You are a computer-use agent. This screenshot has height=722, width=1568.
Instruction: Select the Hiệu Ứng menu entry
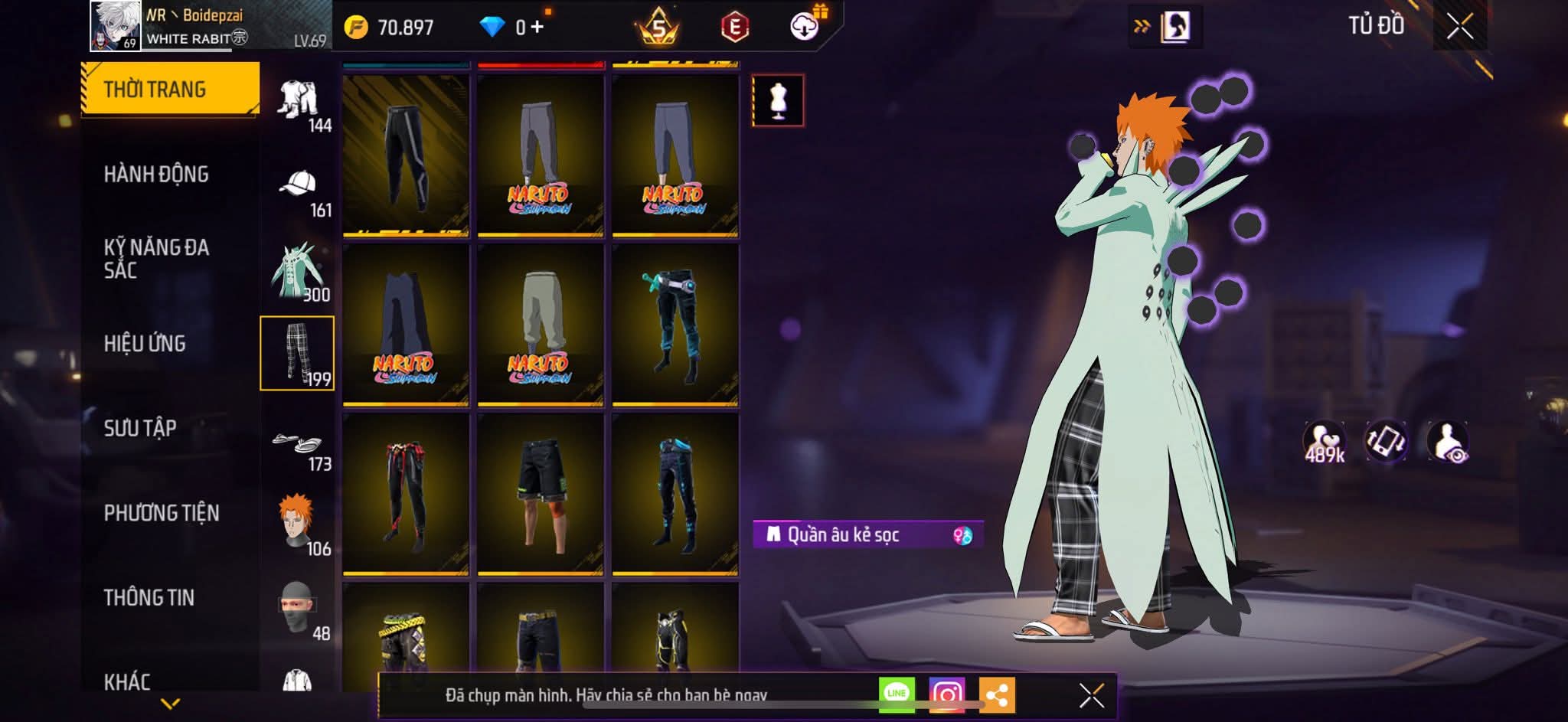[x=145, y=344]
